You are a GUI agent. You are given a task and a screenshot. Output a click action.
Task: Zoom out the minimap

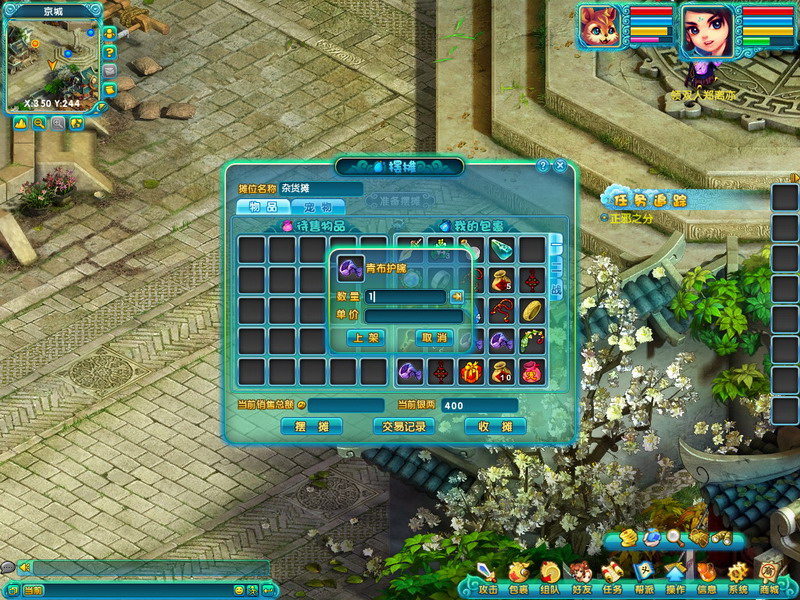pyautogui.click(x=39, y=123)
